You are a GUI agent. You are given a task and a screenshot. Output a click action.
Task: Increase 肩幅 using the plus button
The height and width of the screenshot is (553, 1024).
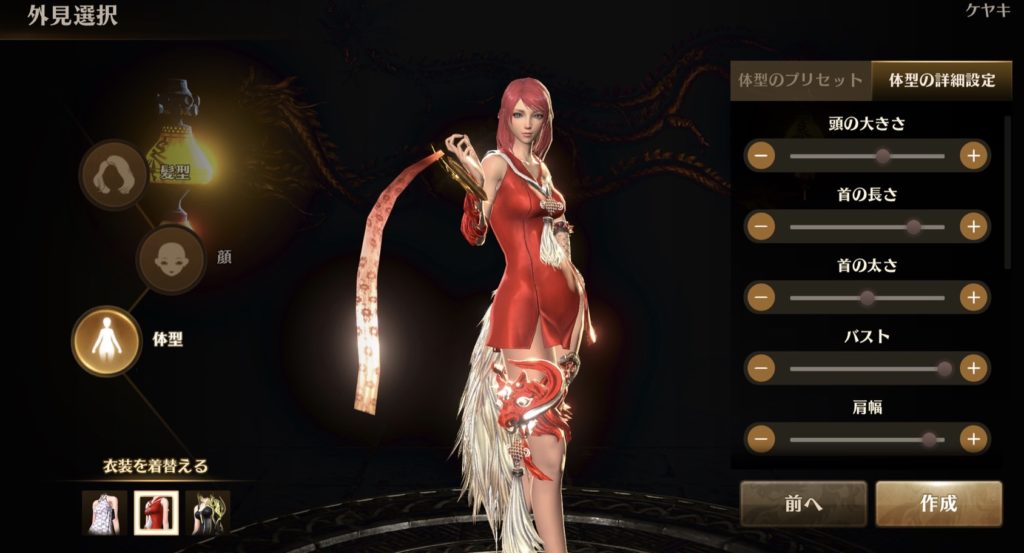pyautogui.click(x=973, y=439)
